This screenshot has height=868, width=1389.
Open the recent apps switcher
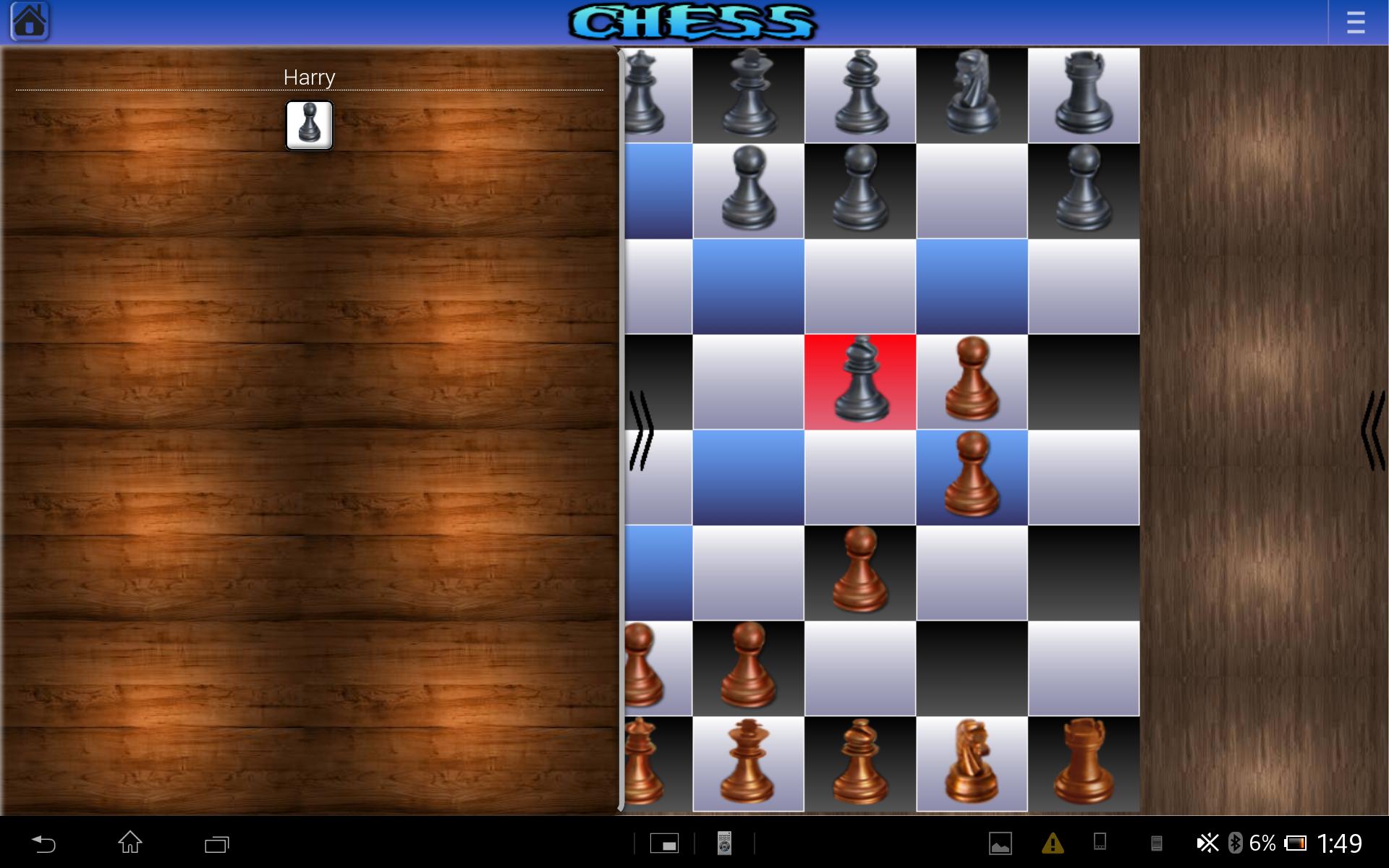[216, 843]
